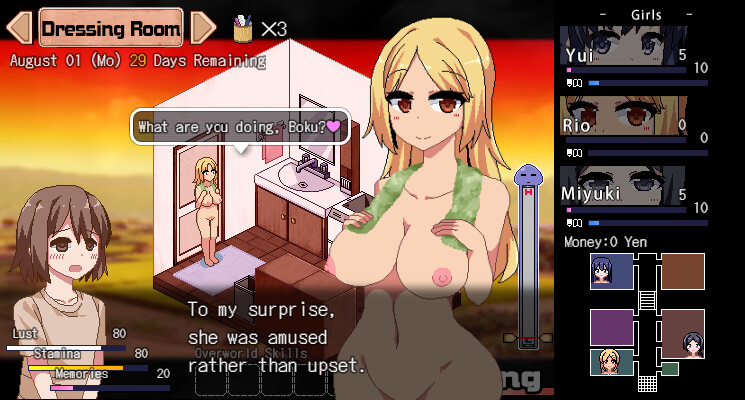This screenshot has height=400, width=745.
Task: Click the left arrow beside Dressing Room
Action: [20, 28]
